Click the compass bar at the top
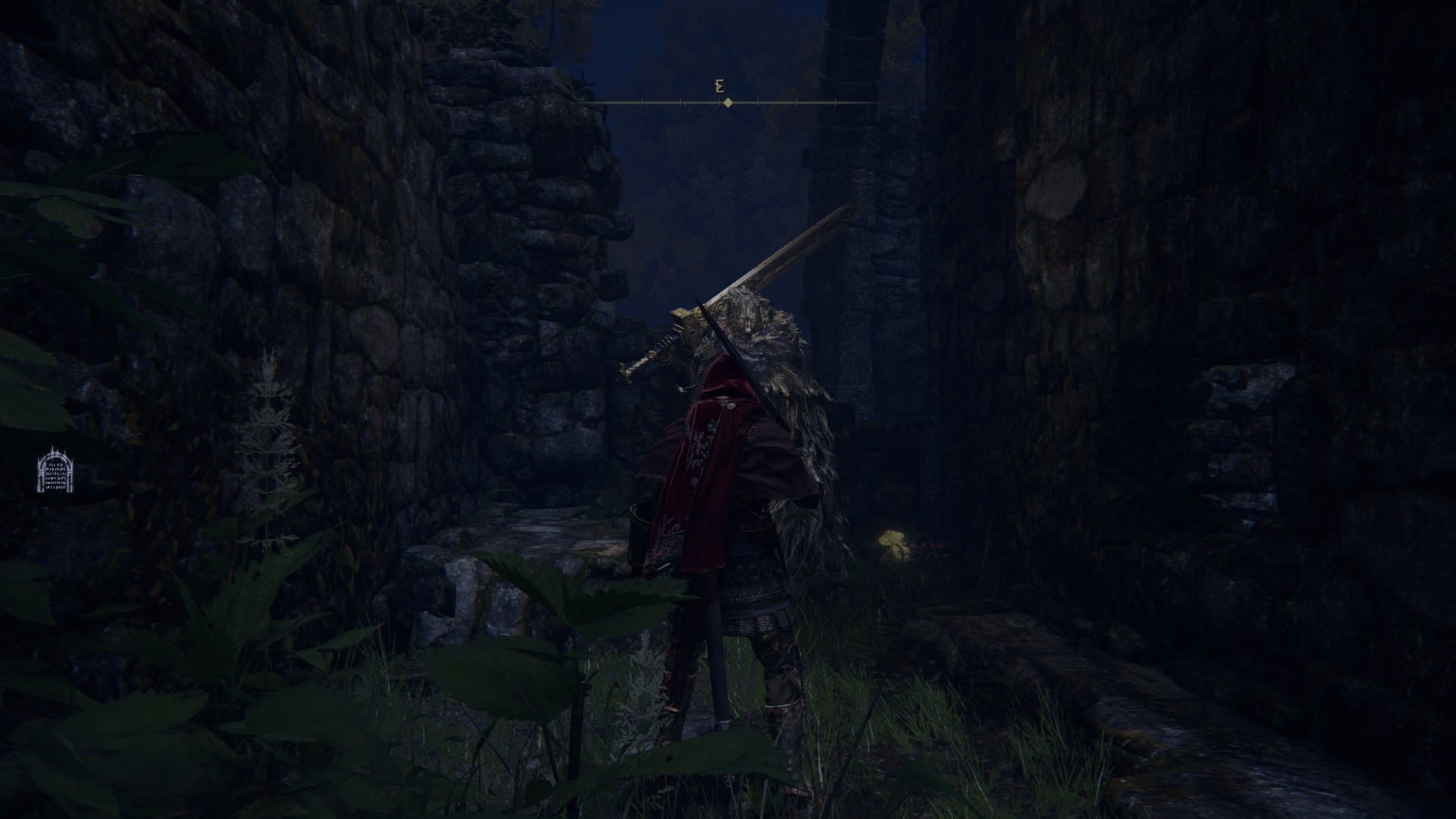 click(x=727, y=102)
